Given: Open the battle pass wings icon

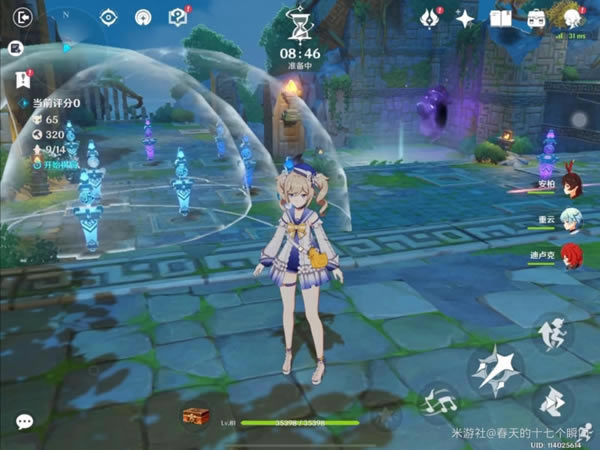Looking at the screenshot, I should point(431,17).
